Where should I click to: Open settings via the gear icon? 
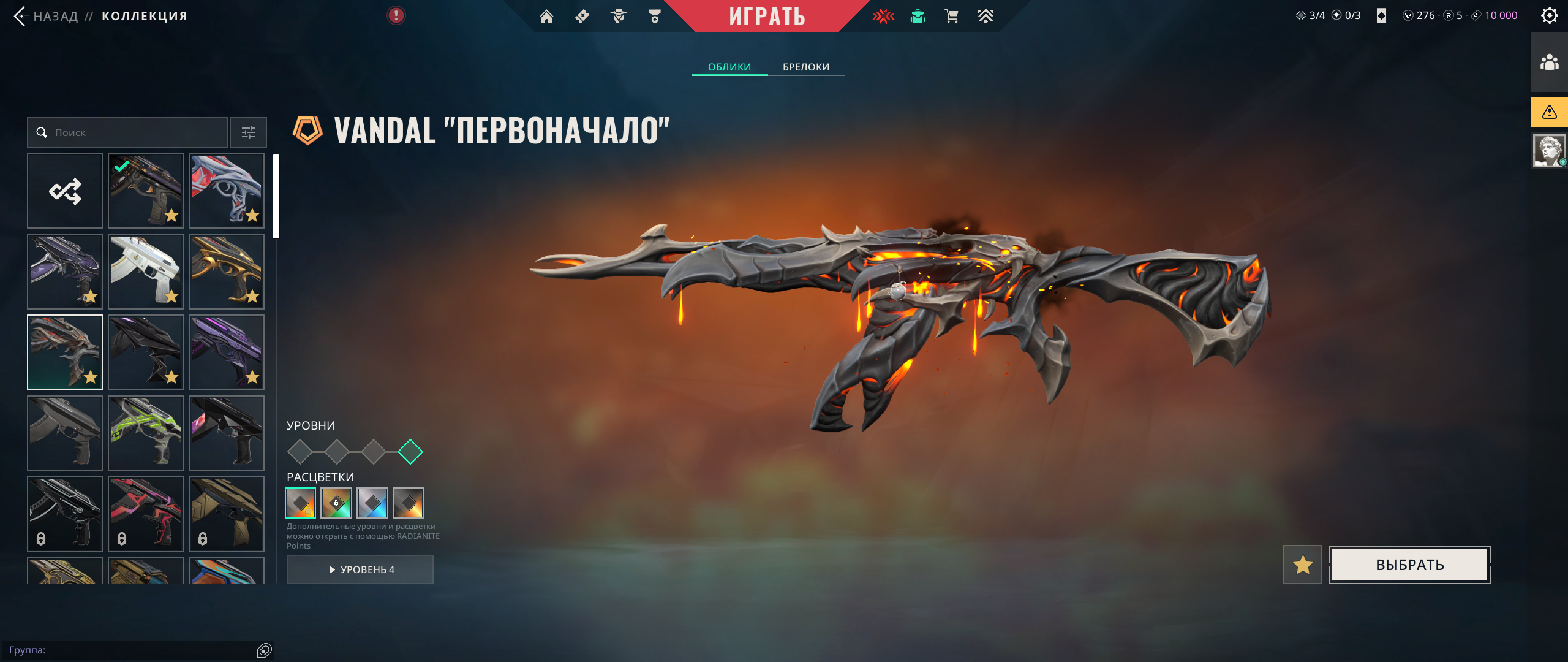coord(1549,15)
